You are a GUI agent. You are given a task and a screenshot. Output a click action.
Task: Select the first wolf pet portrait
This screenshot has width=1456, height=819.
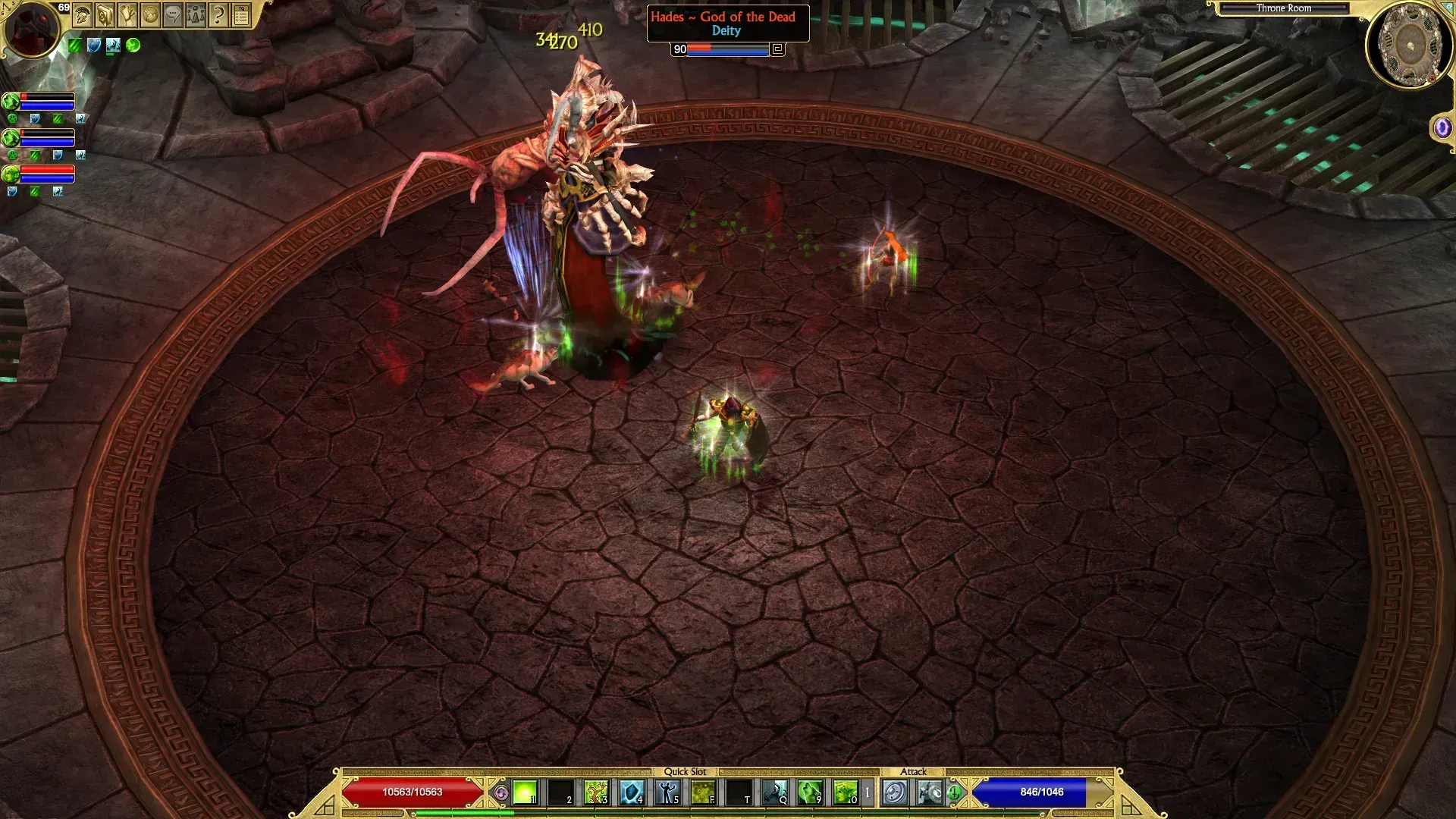(11, 102)
